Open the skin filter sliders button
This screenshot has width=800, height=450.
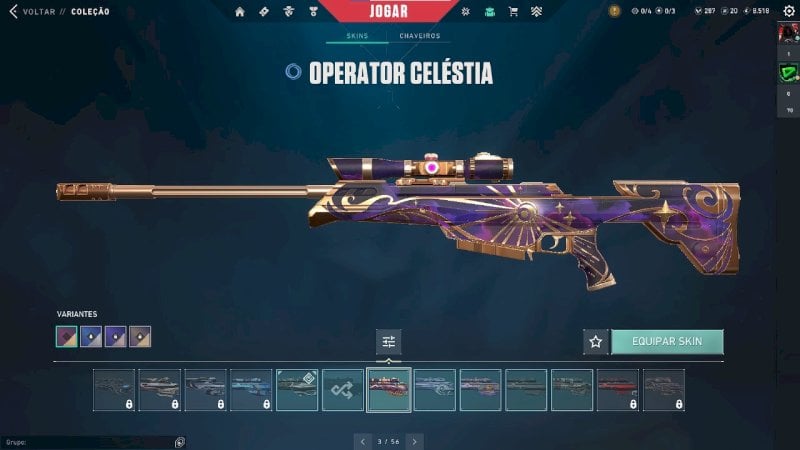pos(389,342)
